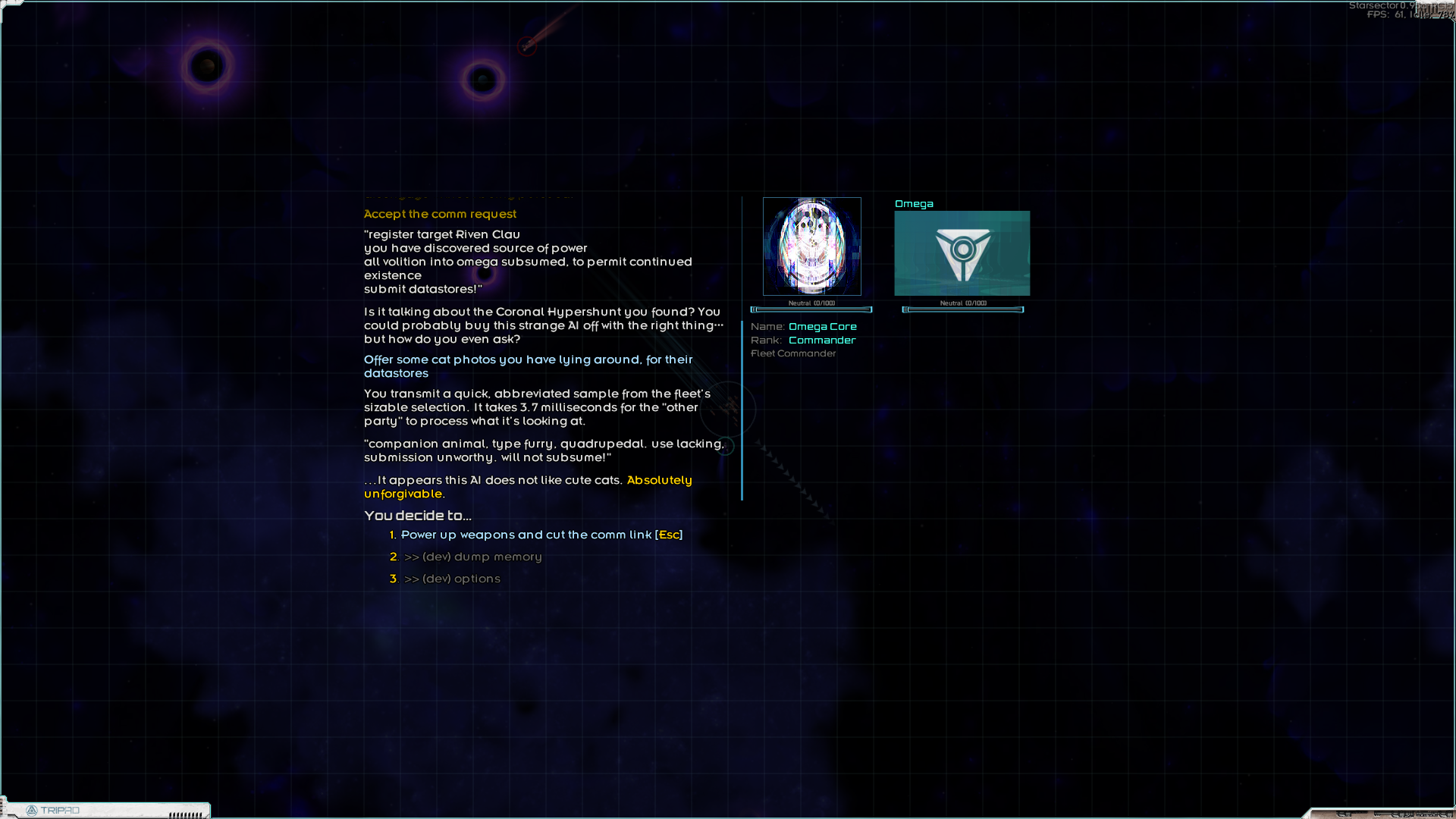The height and width of the screenshot is (819, 1456).
Task: Click the Omega faction crest emblem
Action: pyautogui.click(x=962, y=253)
